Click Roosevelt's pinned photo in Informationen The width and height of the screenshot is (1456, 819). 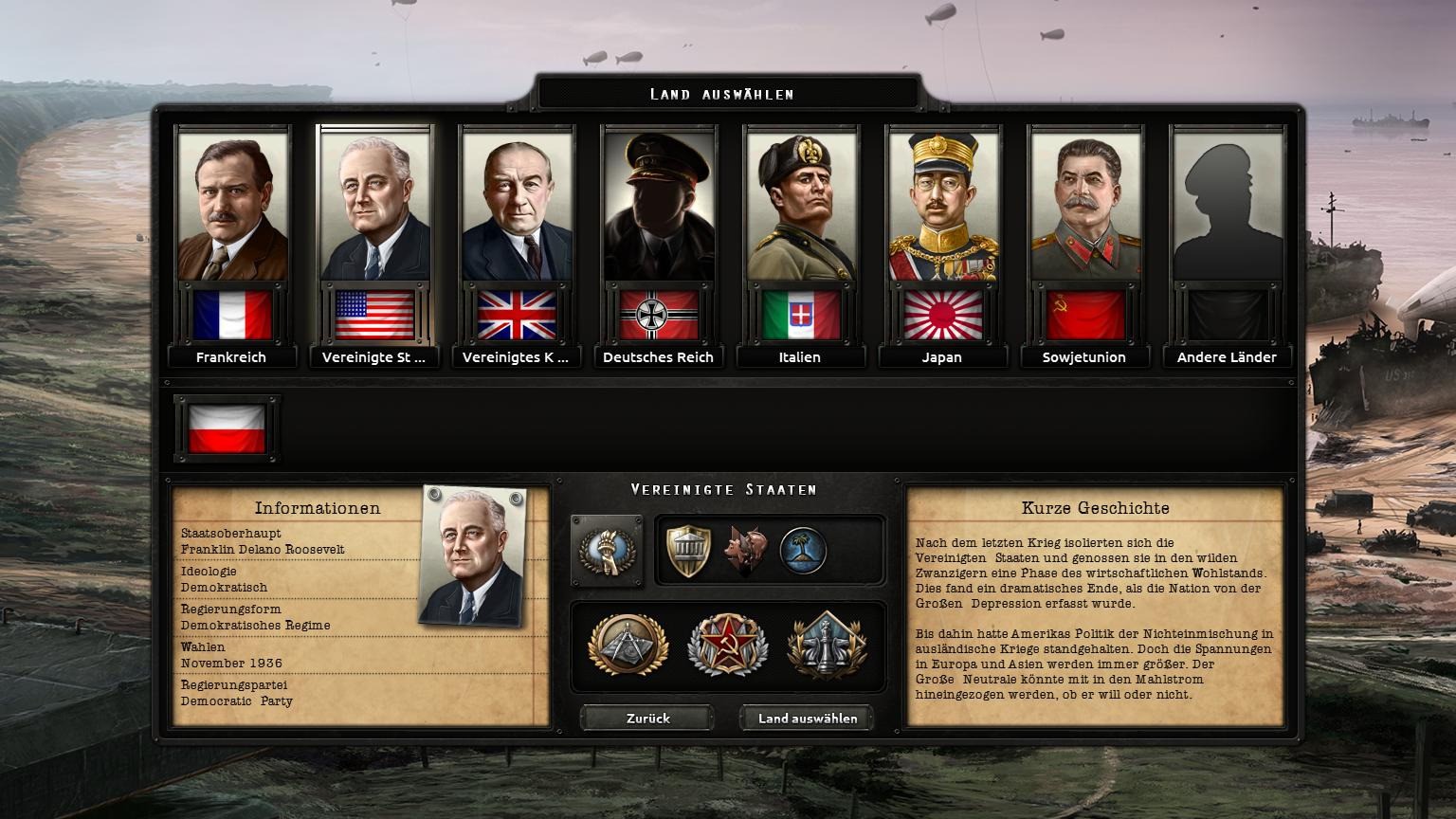tap(471, 555)
